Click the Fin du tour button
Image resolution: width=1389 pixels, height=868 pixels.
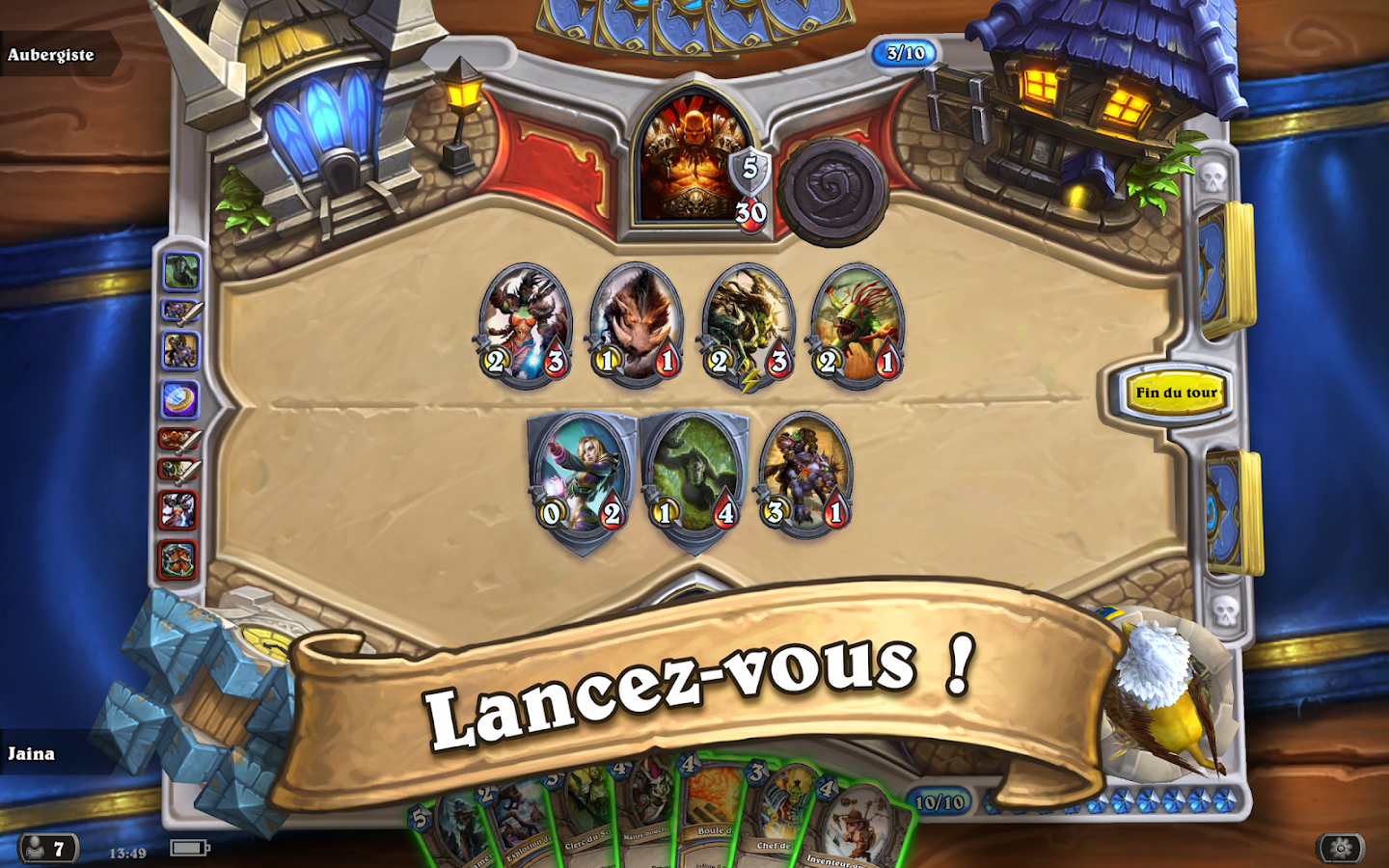tap(1177, 393)
